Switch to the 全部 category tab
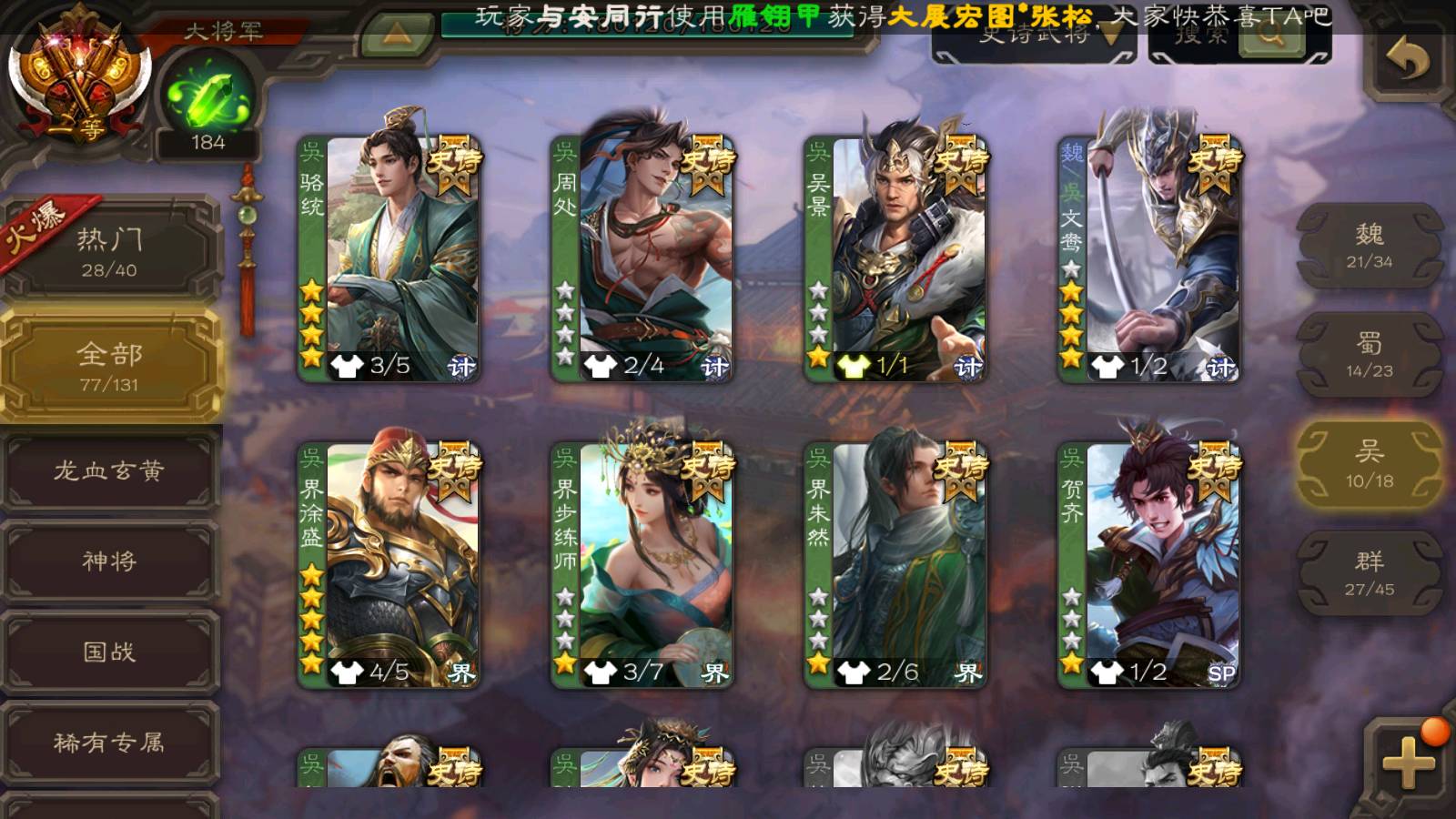Image resolution: width=1456 pixels, height=819 pixels. click(109, 365)
